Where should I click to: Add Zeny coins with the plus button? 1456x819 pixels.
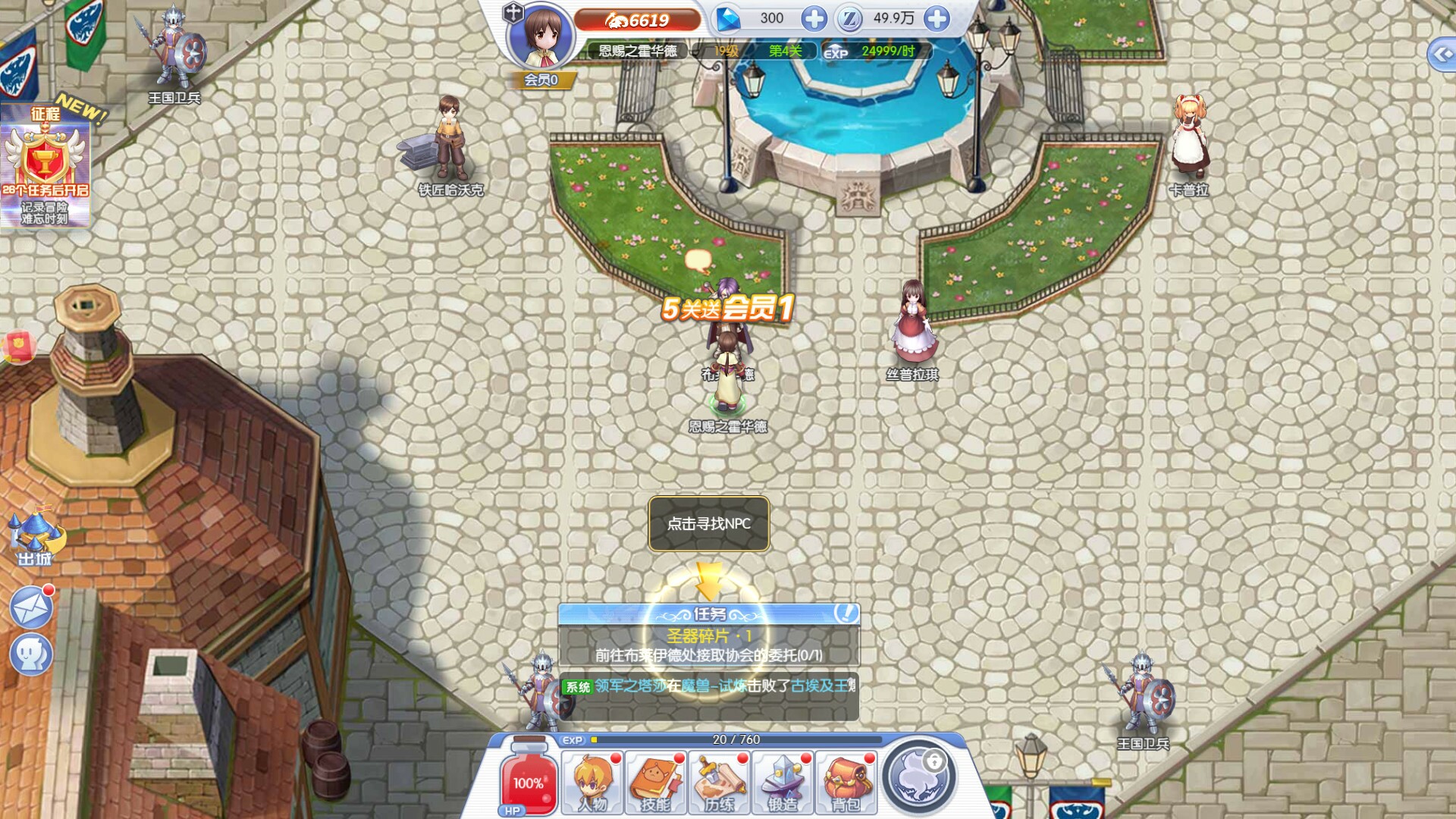tap(937, 19)
